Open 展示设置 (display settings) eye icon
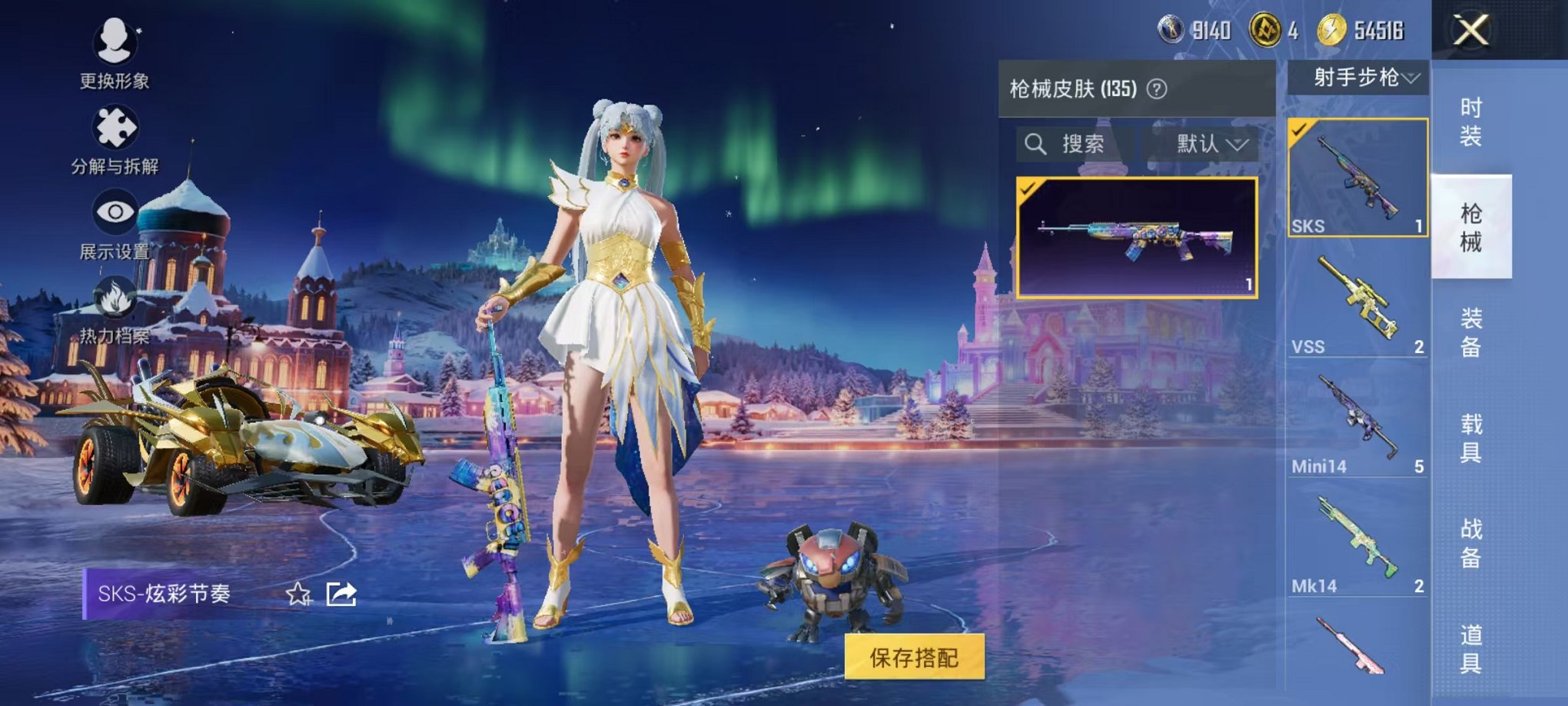Image resolution: width=1568 pixels, height=706 pixels. coord(114,210)
